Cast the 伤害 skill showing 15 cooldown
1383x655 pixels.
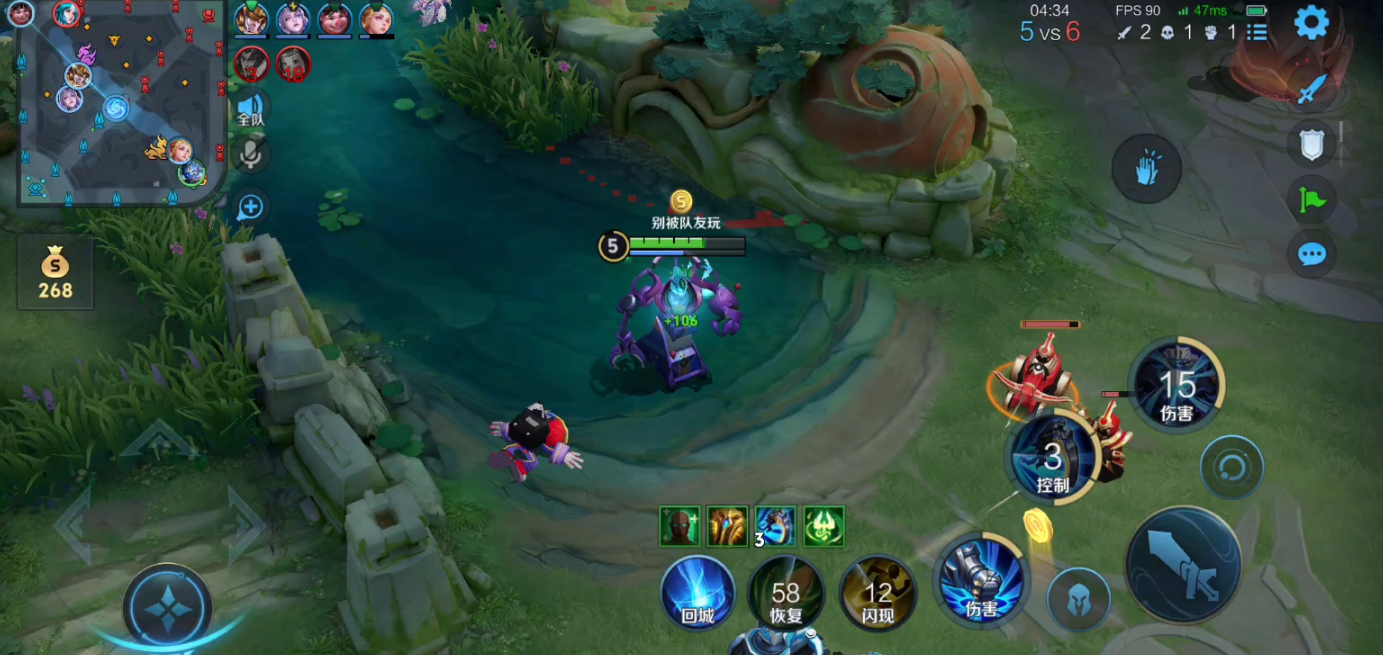(1176, 386)
